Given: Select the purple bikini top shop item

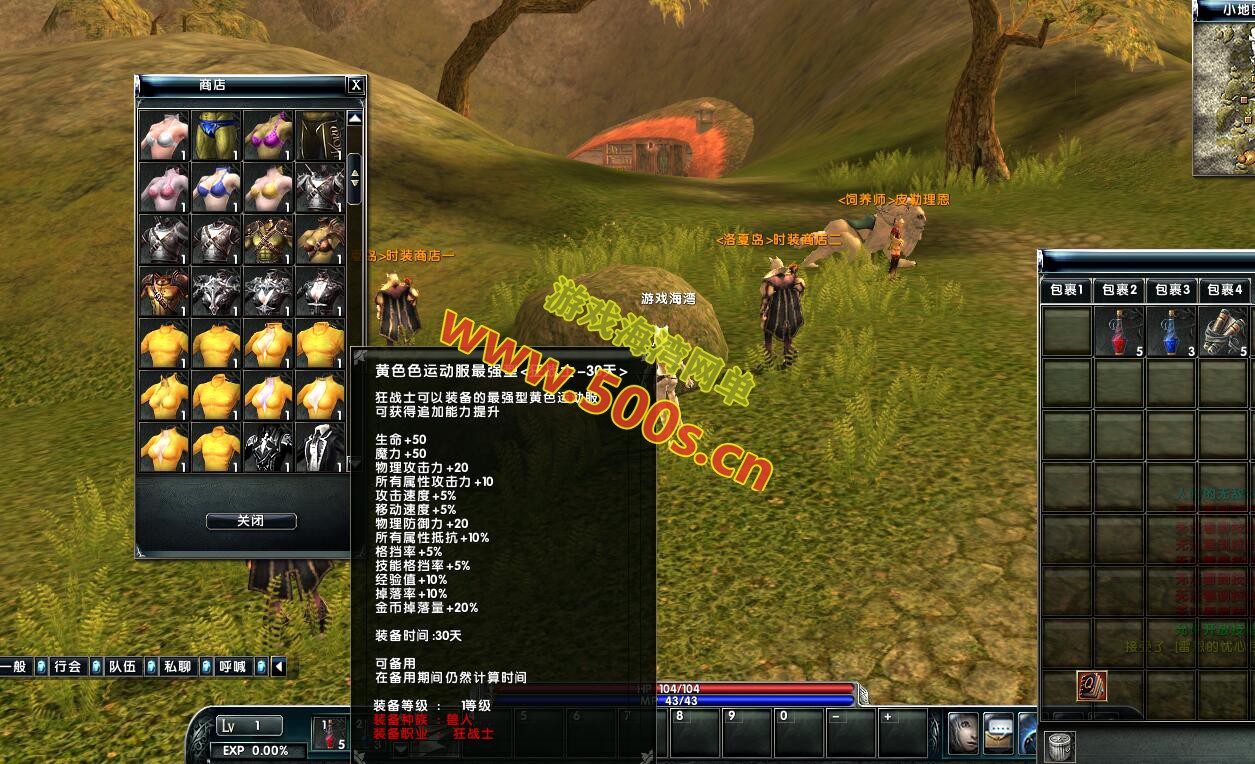Looking at the screenshot, I should click(x=268, y=135).
